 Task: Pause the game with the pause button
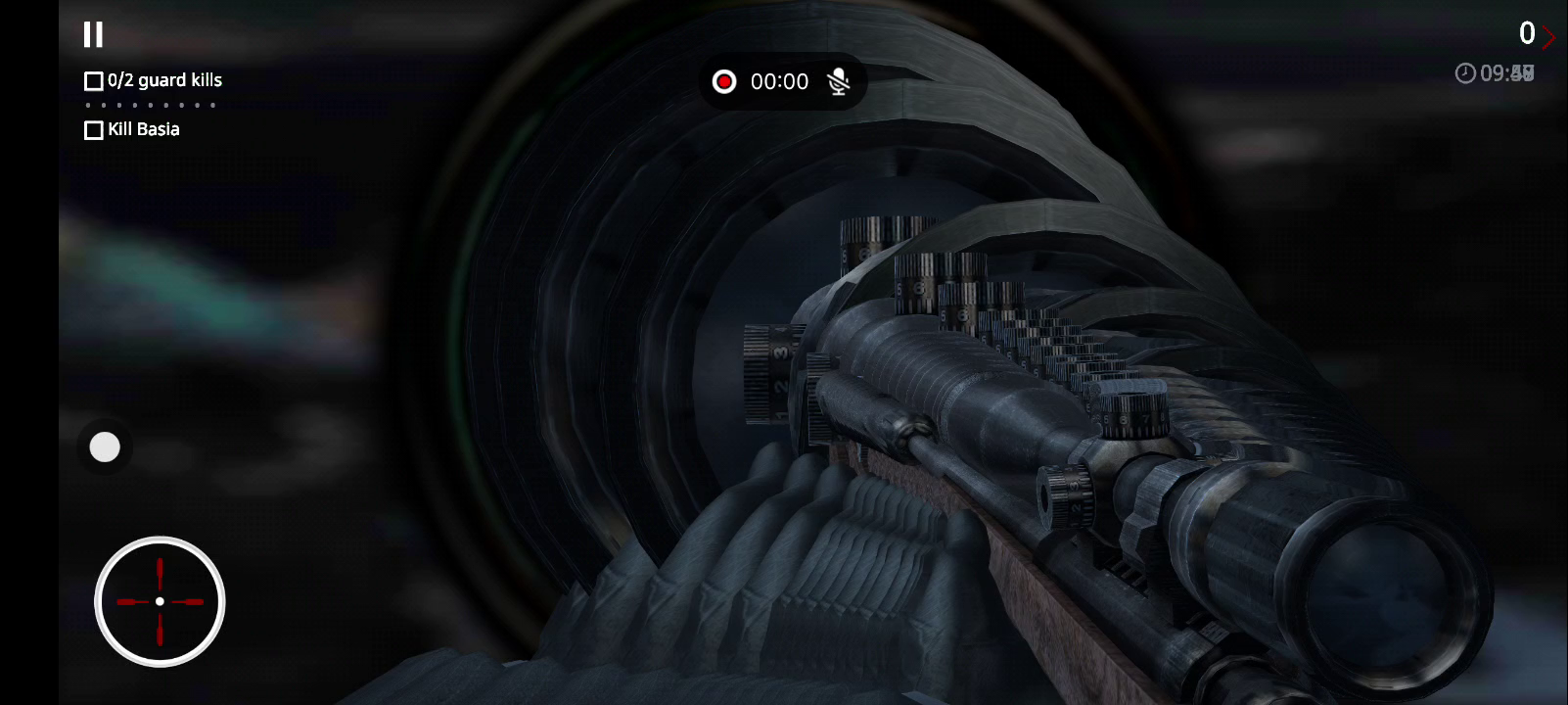pos(93,35)
